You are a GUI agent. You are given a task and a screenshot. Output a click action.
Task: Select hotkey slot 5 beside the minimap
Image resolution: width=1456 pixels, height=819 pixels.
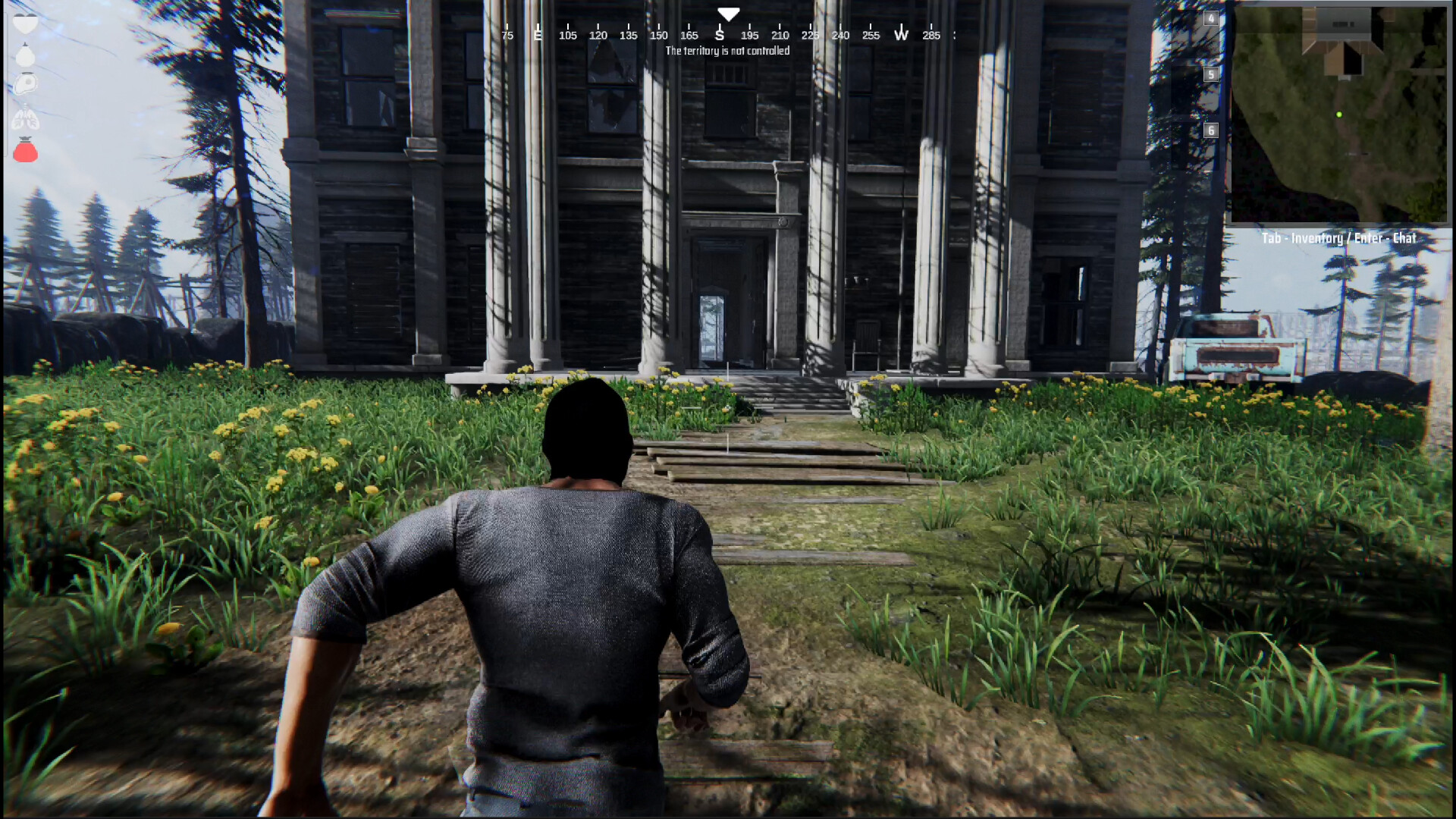(1211, 75)
